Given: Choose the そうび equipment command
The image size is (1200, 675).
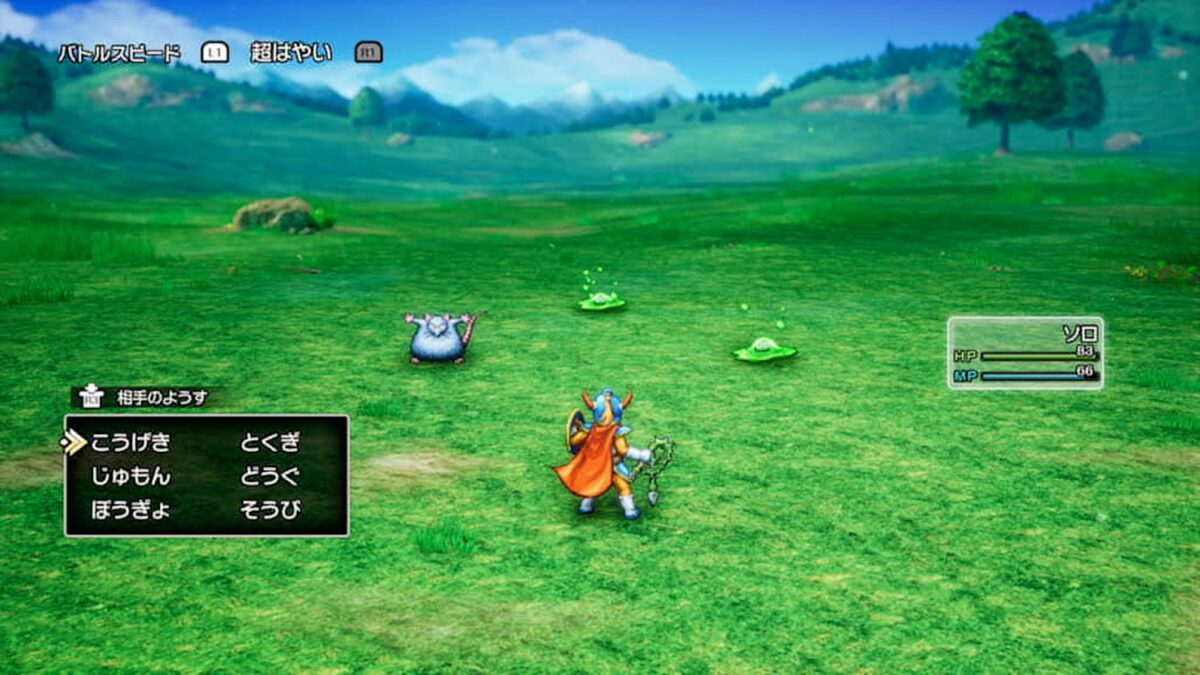Looking at the screenshot, I should 270,510.
